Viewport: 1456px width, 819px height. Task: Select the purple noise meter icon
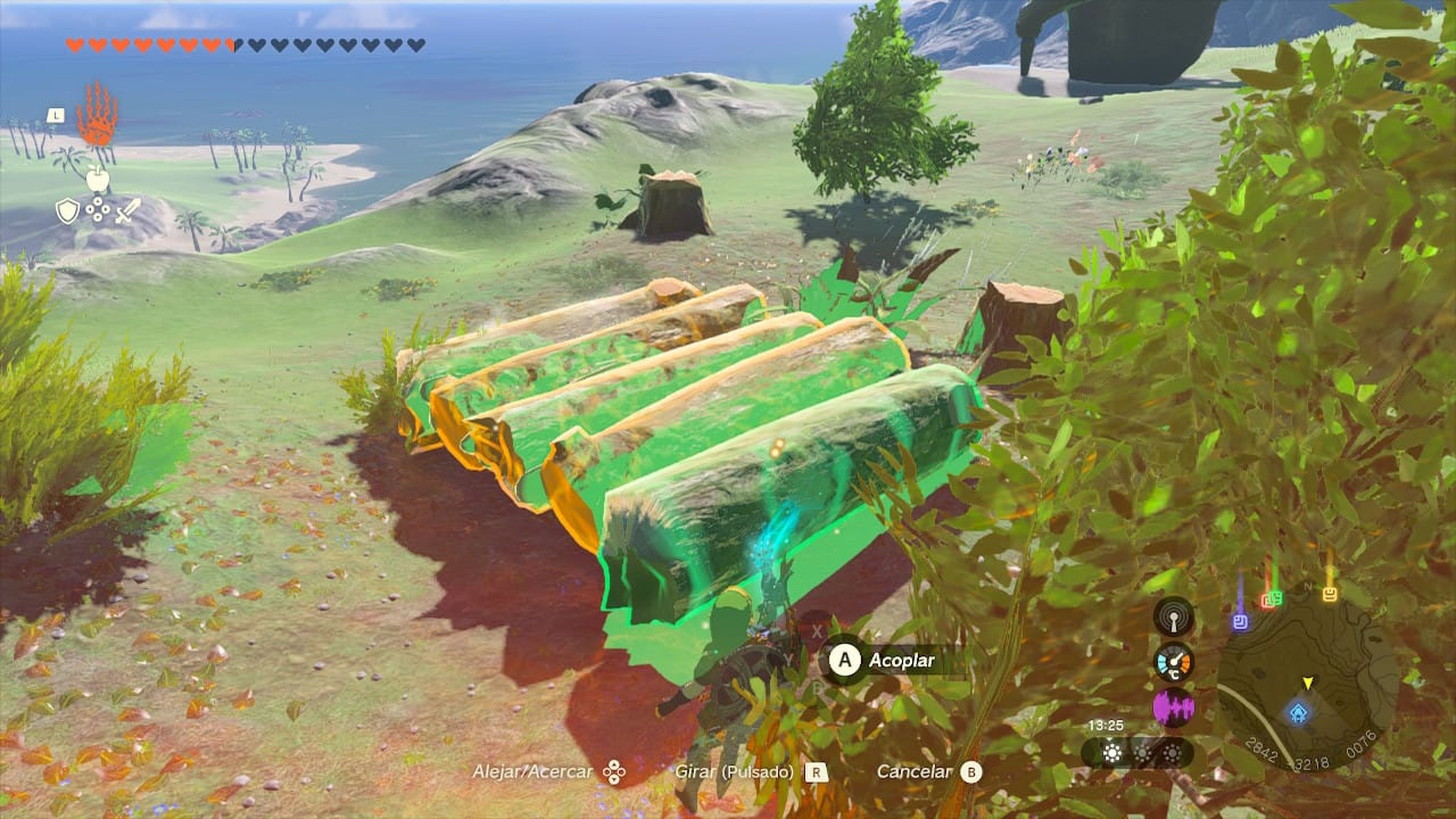click(1174, 709)
